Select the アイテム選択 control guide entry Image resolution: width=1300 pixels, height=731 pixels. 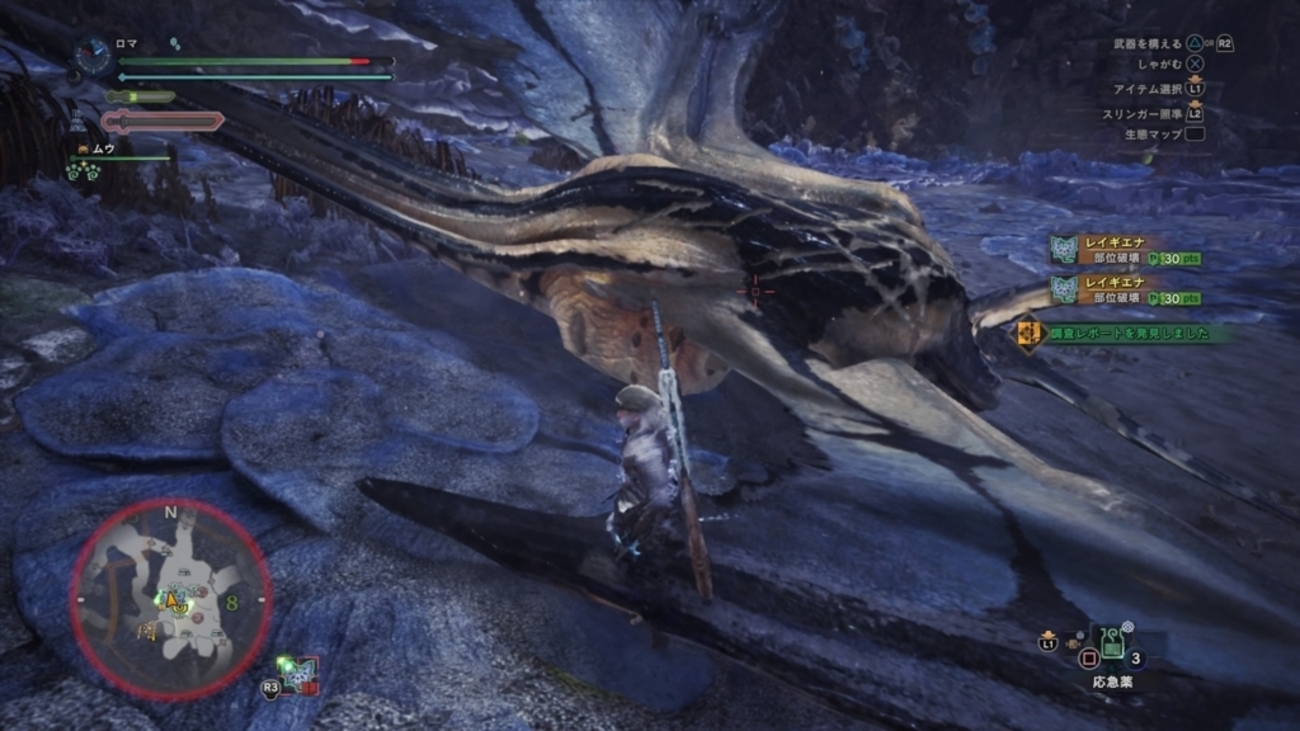click(1148, 89)
